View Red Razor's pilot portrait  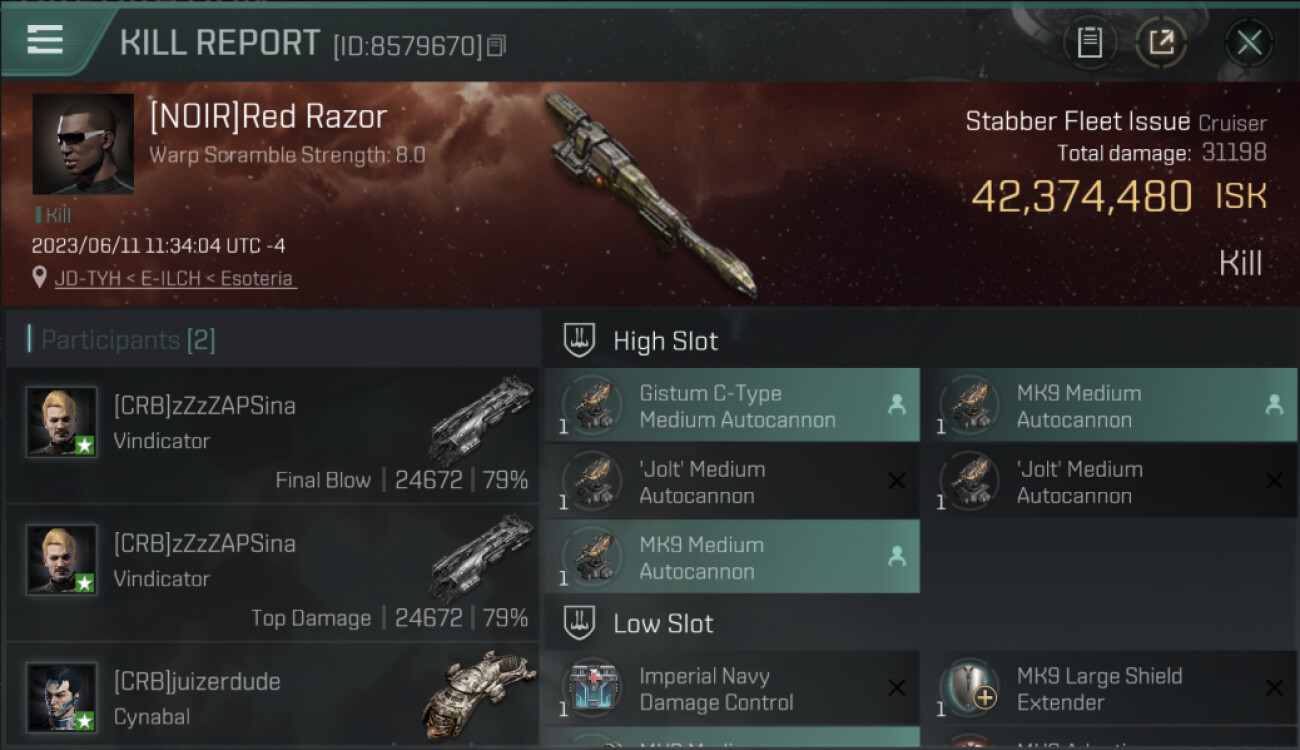click(x=83, y=144)
